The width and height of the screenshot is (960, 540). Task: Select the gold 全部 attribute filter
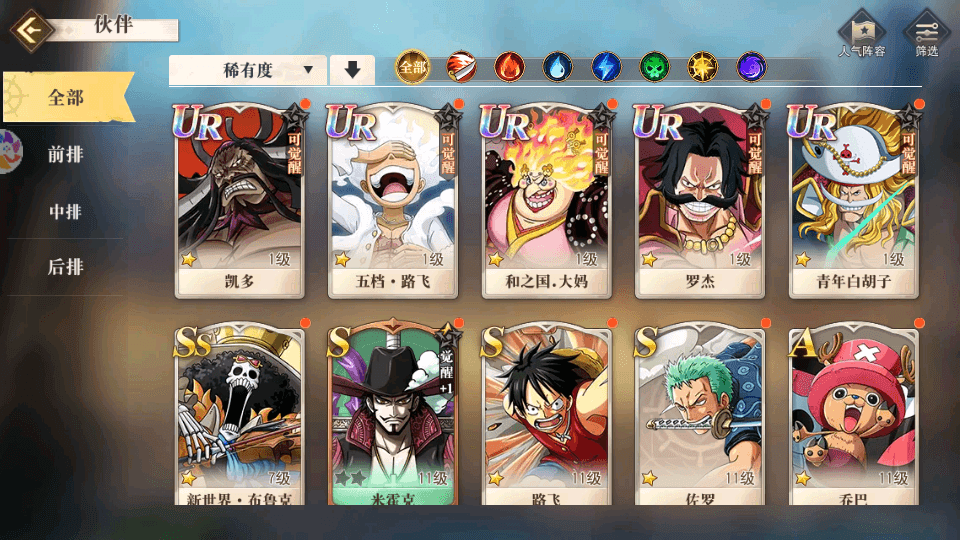pos(412,68)
